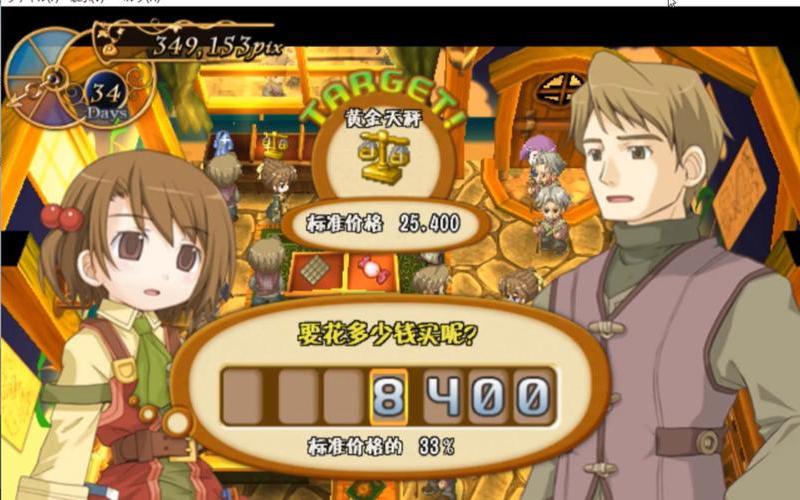Image resolution: width=800 pixels, height=500 pixels.
Task: Select the highlighted 8 digit of the price
Action: tap(391, 397)
